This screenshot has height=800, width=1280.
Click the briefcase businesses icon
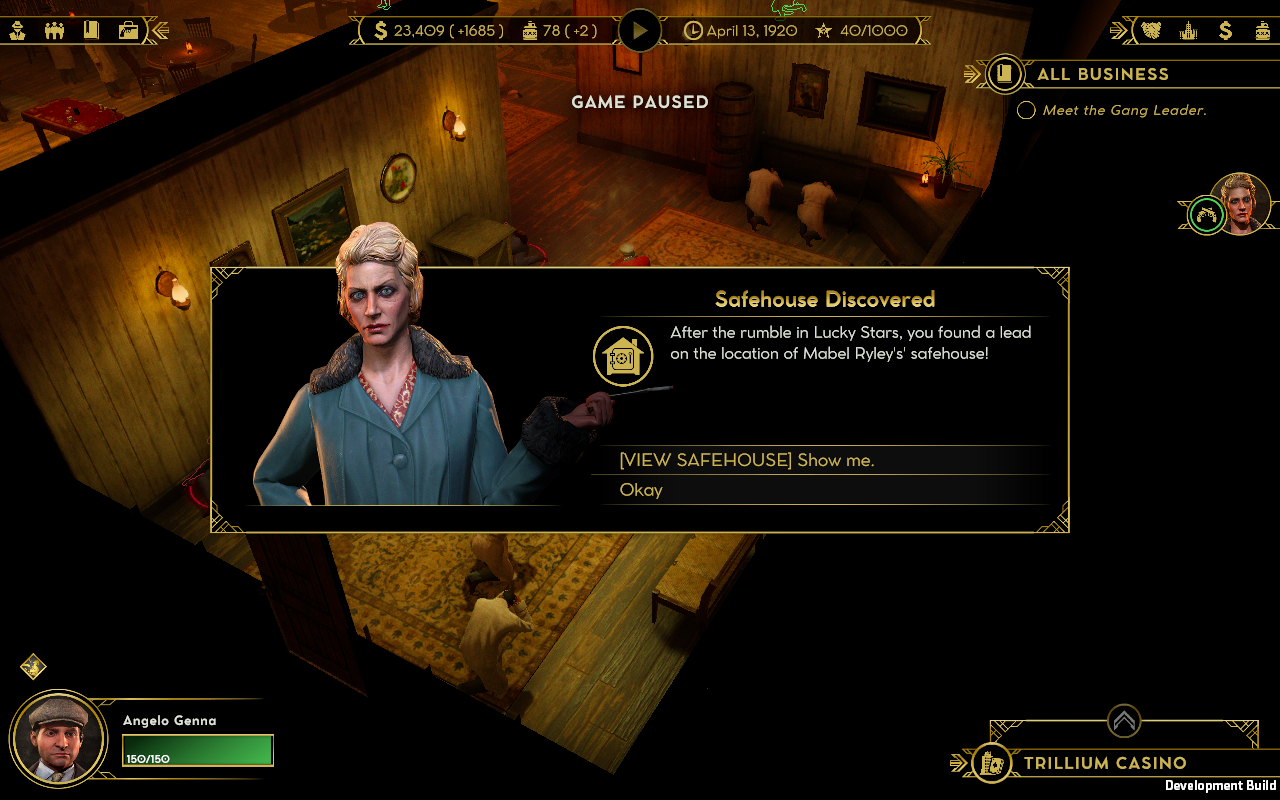[x=128, y=29]
